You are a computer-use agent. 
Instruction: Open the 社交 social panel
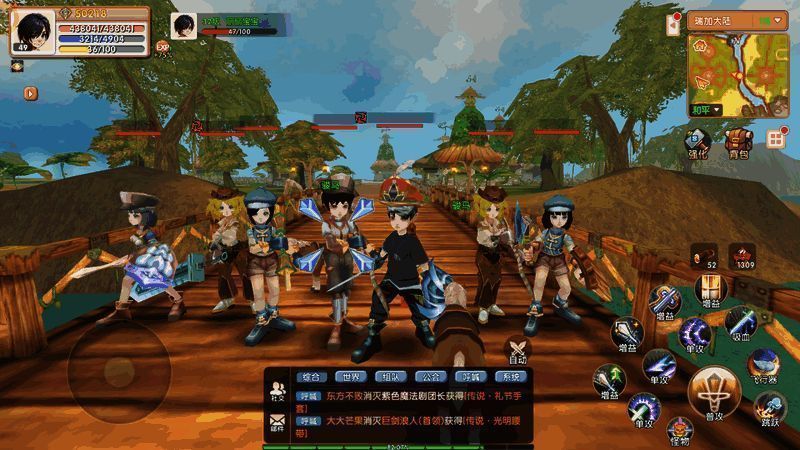[278, 391]
